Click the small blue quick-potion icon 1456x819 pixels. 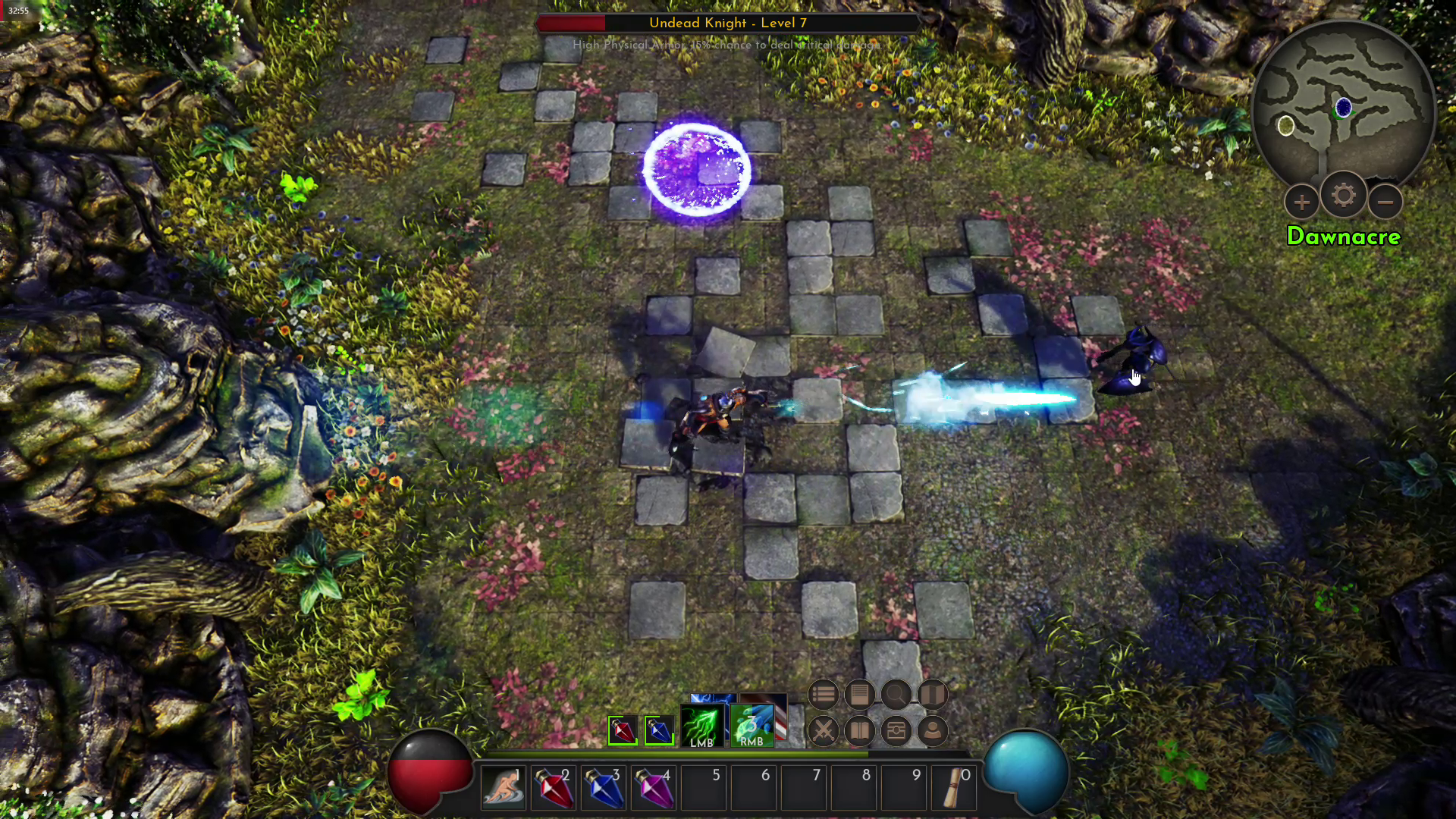point(659,731)
